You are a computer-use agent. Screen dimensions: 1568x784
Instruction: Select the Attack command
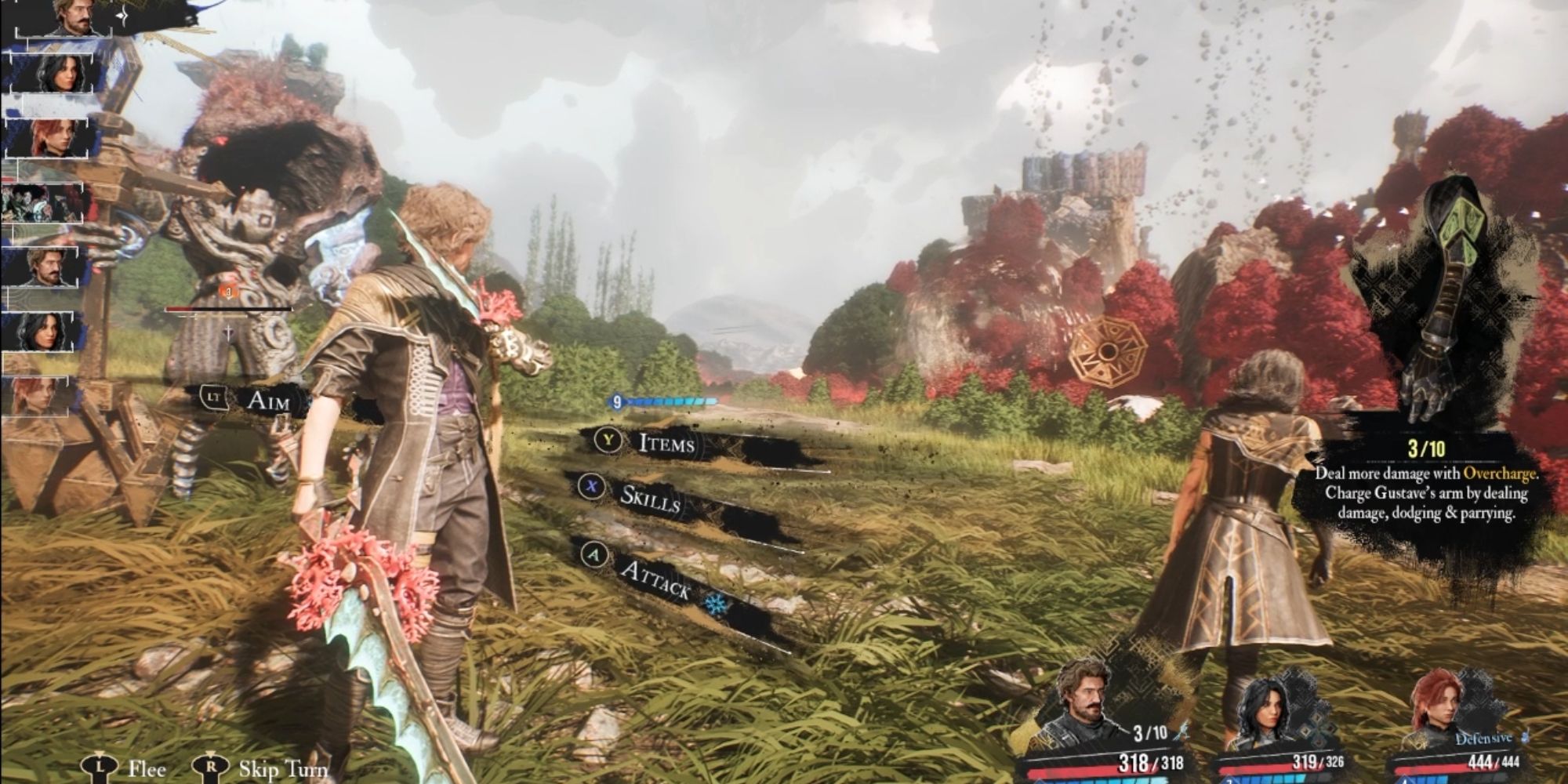[655, 579]
